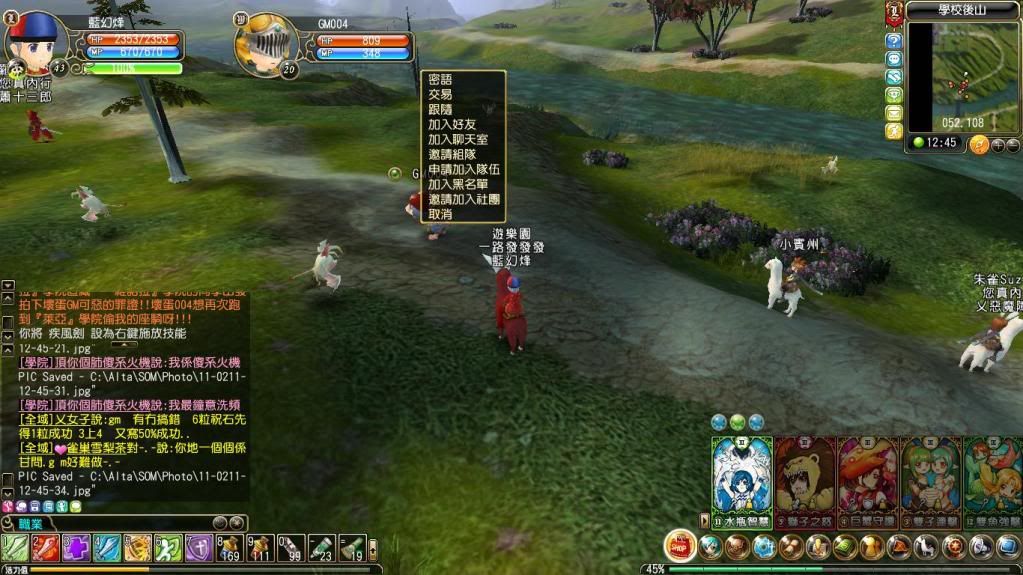Use the purple cross skill in hotbar
1023x575 pixels.
77,548
